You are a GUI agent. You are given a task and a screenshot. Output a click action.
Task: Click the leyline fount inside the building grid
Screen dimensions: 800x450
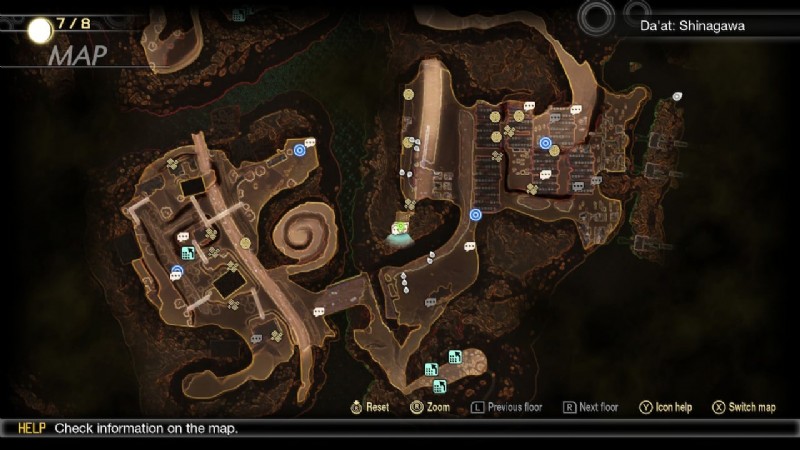pyautogui.click(x=545, y=143)
